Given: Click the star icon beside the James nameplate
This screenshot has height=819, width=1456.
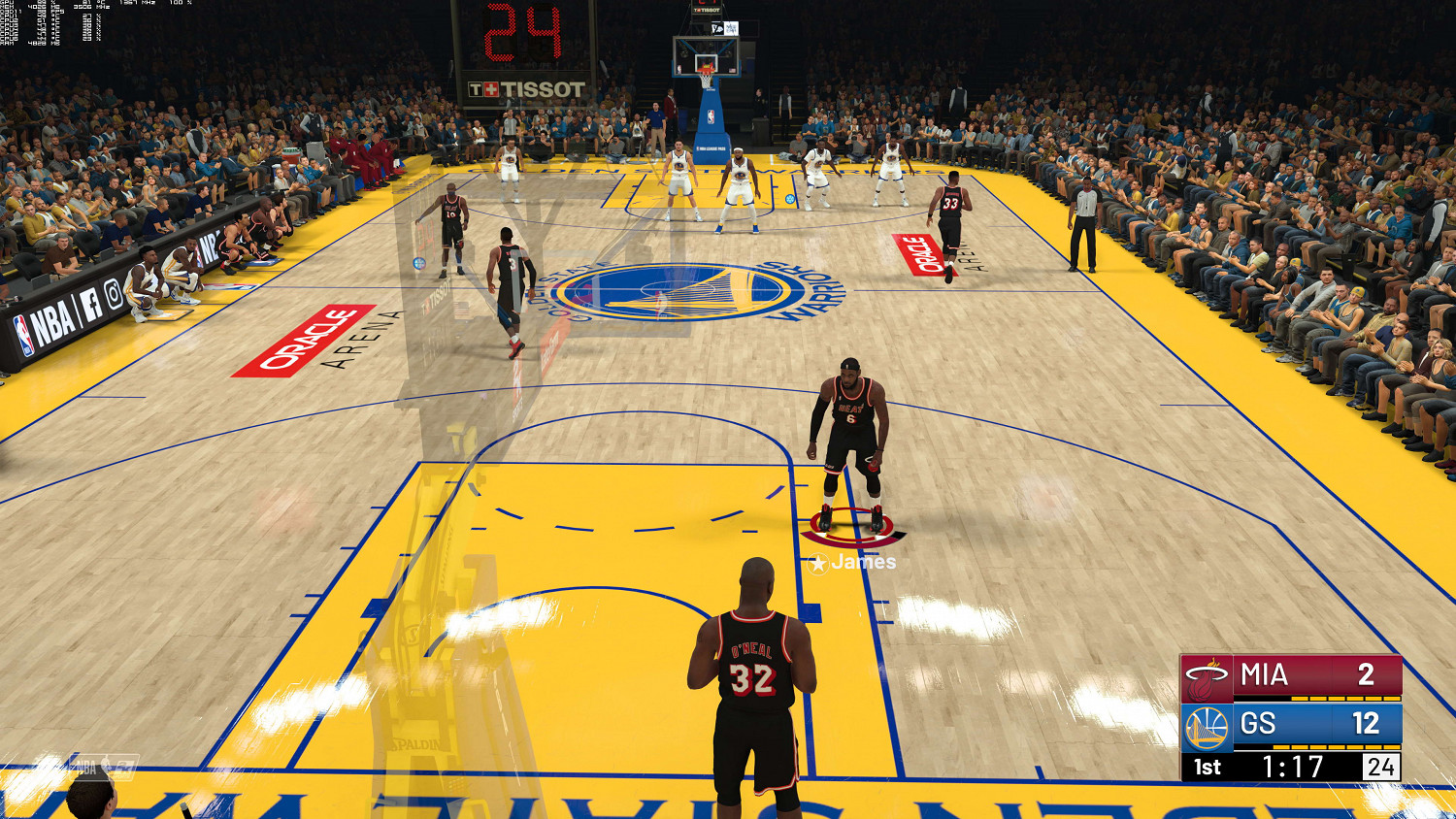Looking at the screenshot, I should pos(820,560).
